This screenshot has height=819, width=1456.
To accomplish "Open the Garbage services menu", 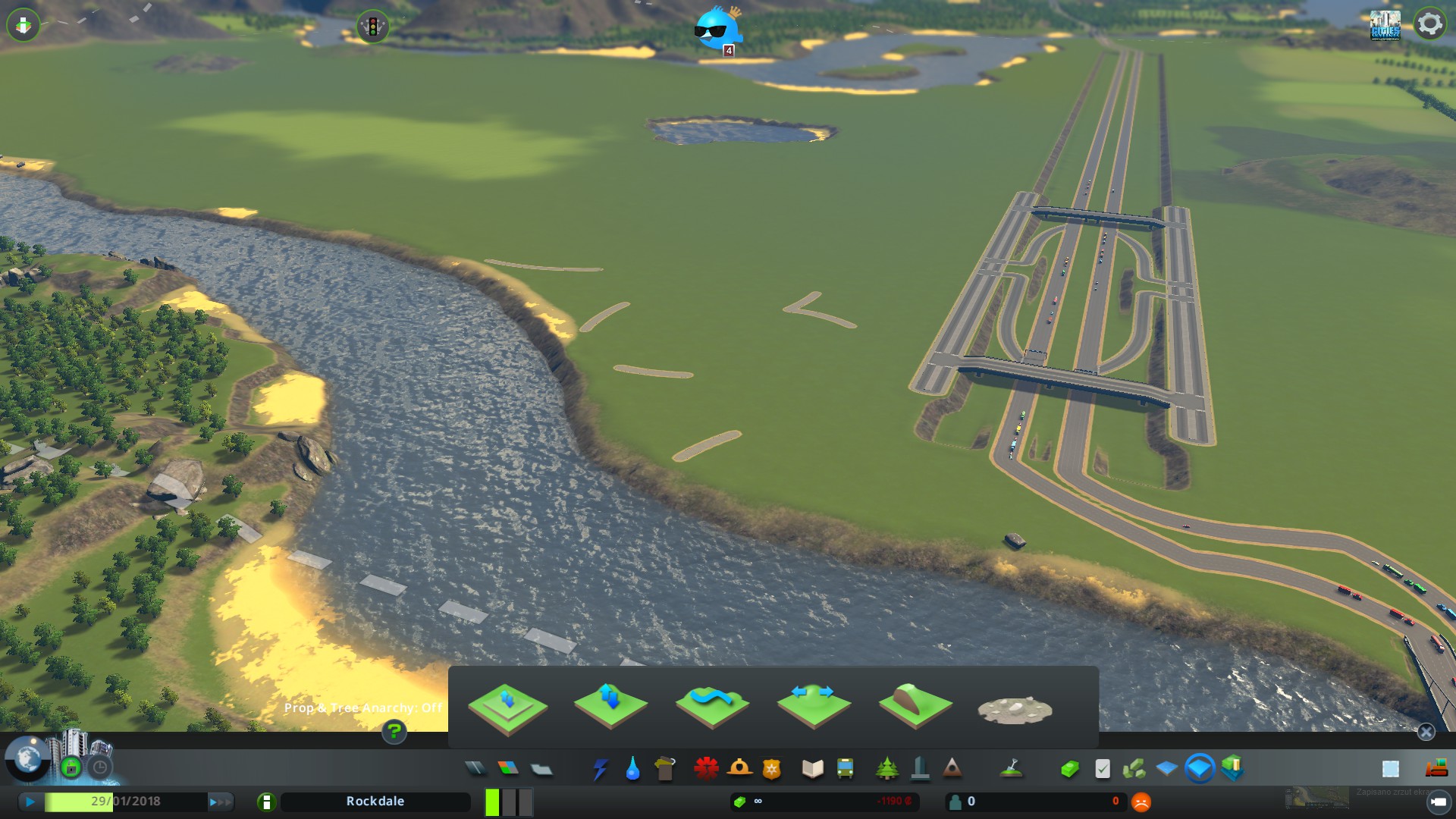I will 665,769.
